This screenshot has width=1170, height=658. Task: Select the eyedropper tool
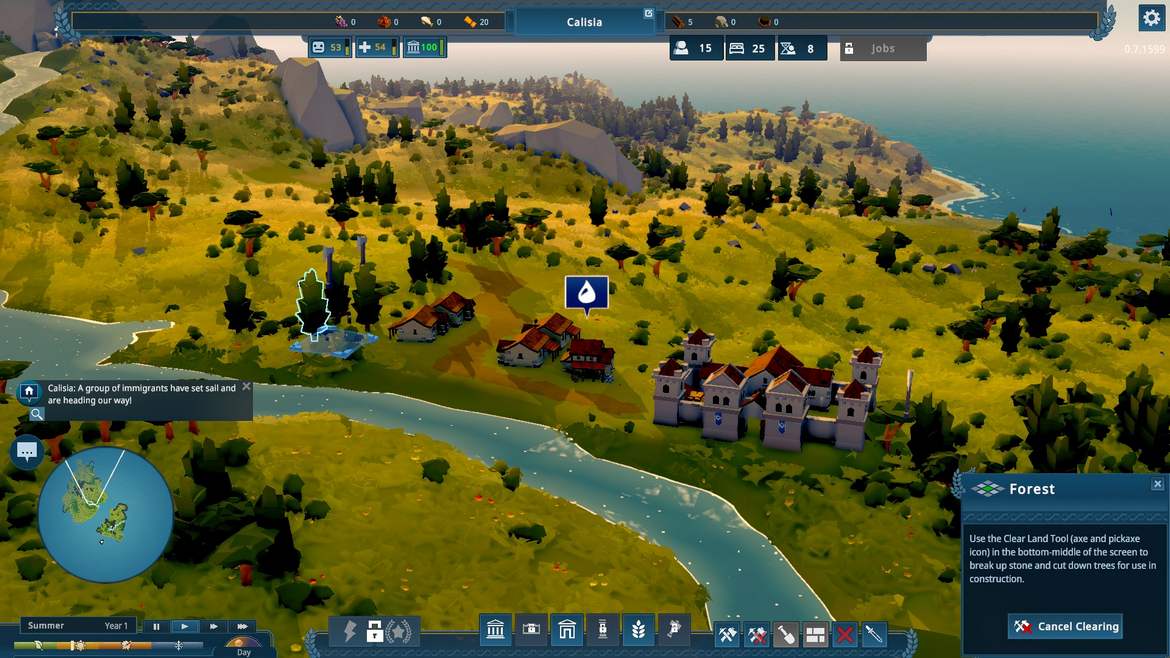(x=874, y=634)
